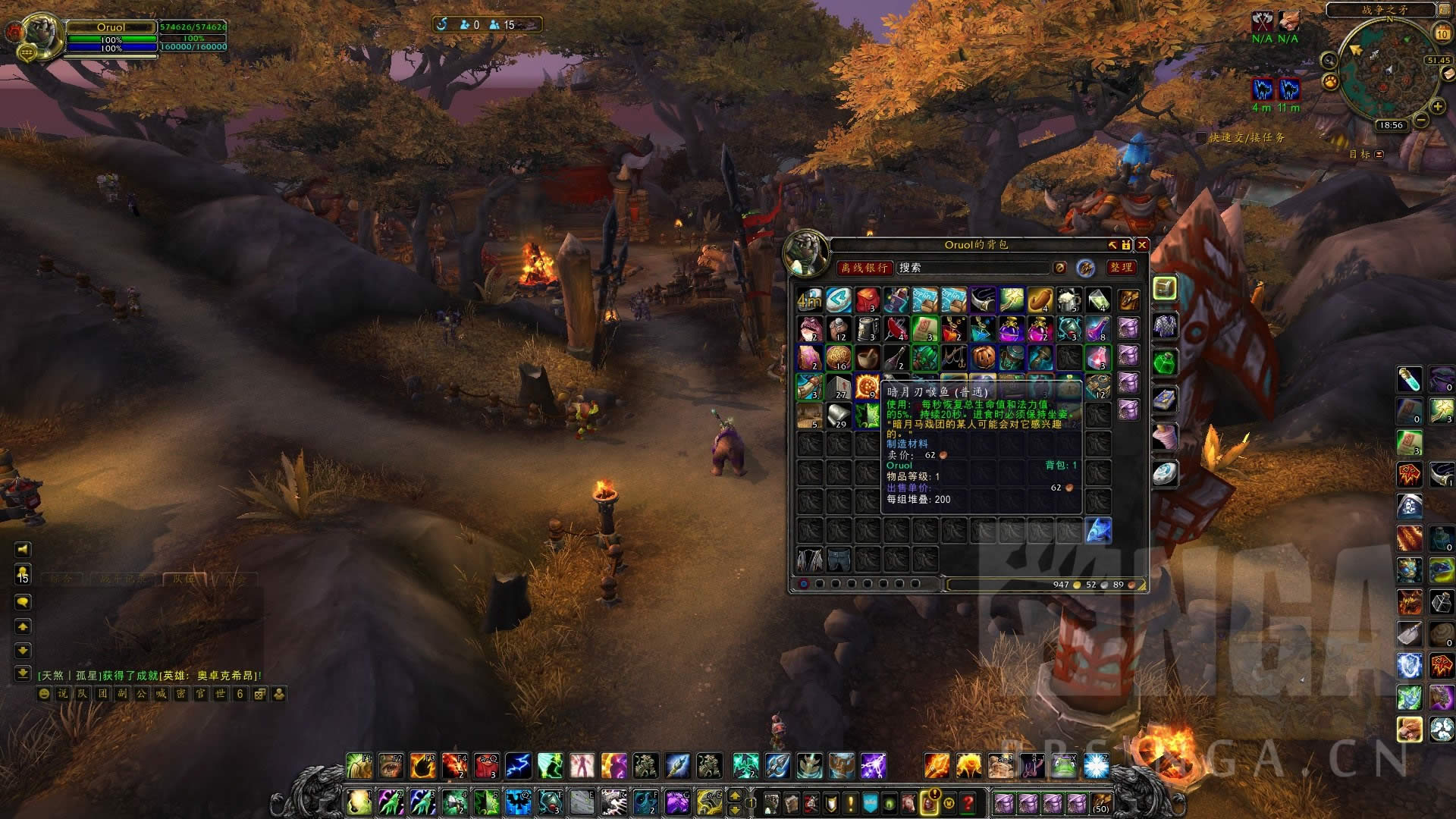Open the calendar showing day 10
Viewport: 1456px width, 819px height.
1442,34
